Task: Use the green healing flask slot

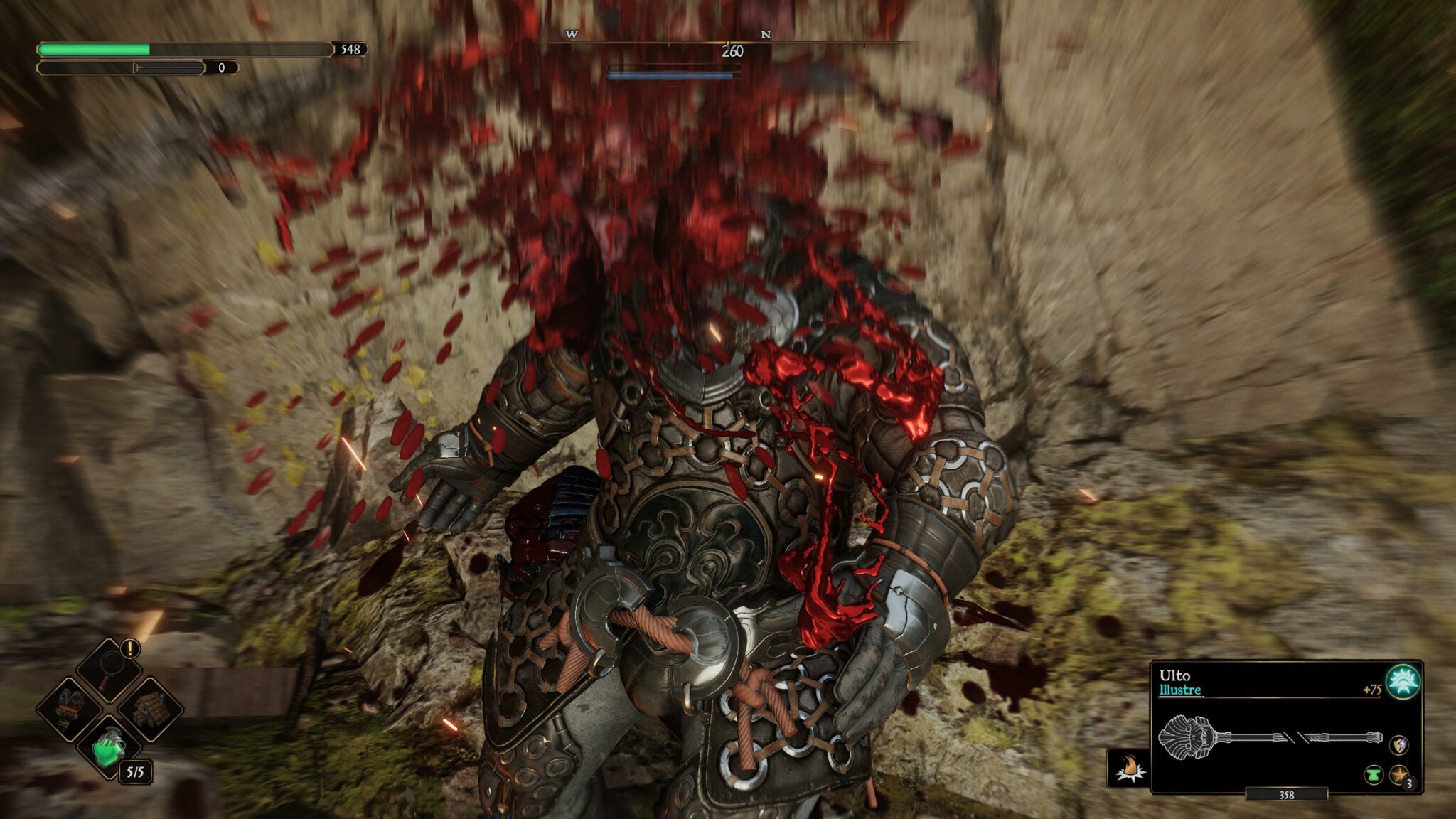Action: click(109, 748)
